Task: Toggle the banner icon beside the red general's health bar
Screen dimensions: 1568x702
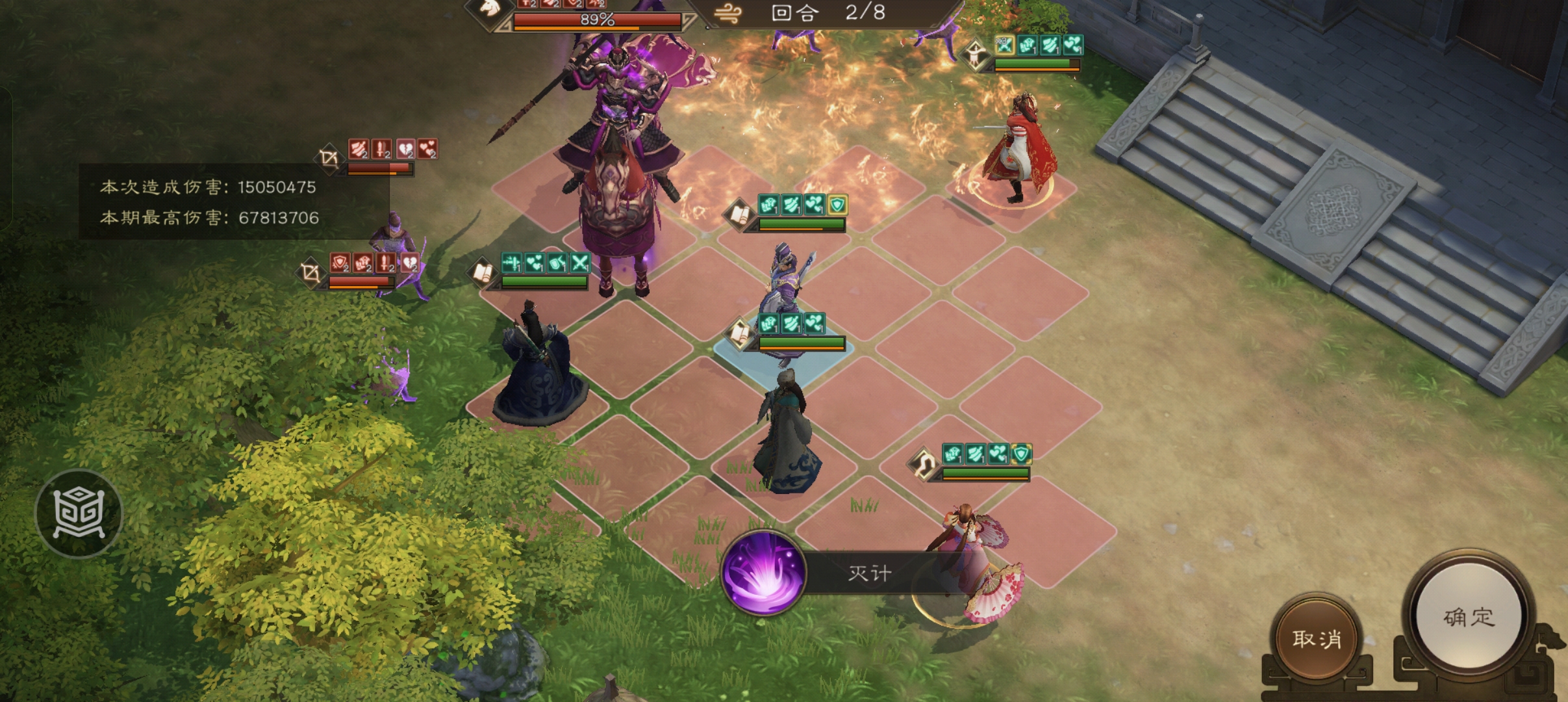Action: coord(975,56)
